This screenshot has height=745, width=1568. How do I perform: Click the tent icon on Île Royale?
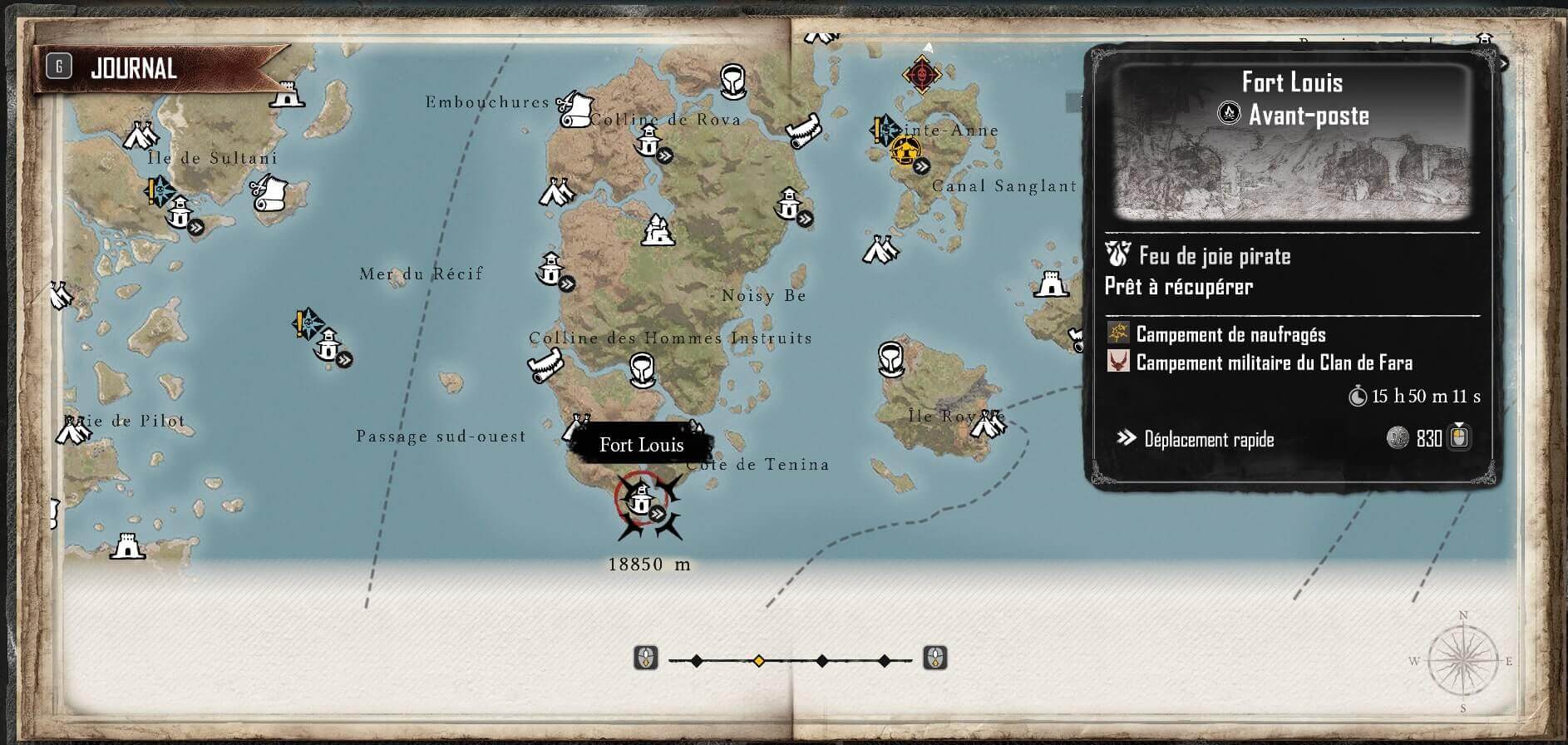tap(988, 425)
